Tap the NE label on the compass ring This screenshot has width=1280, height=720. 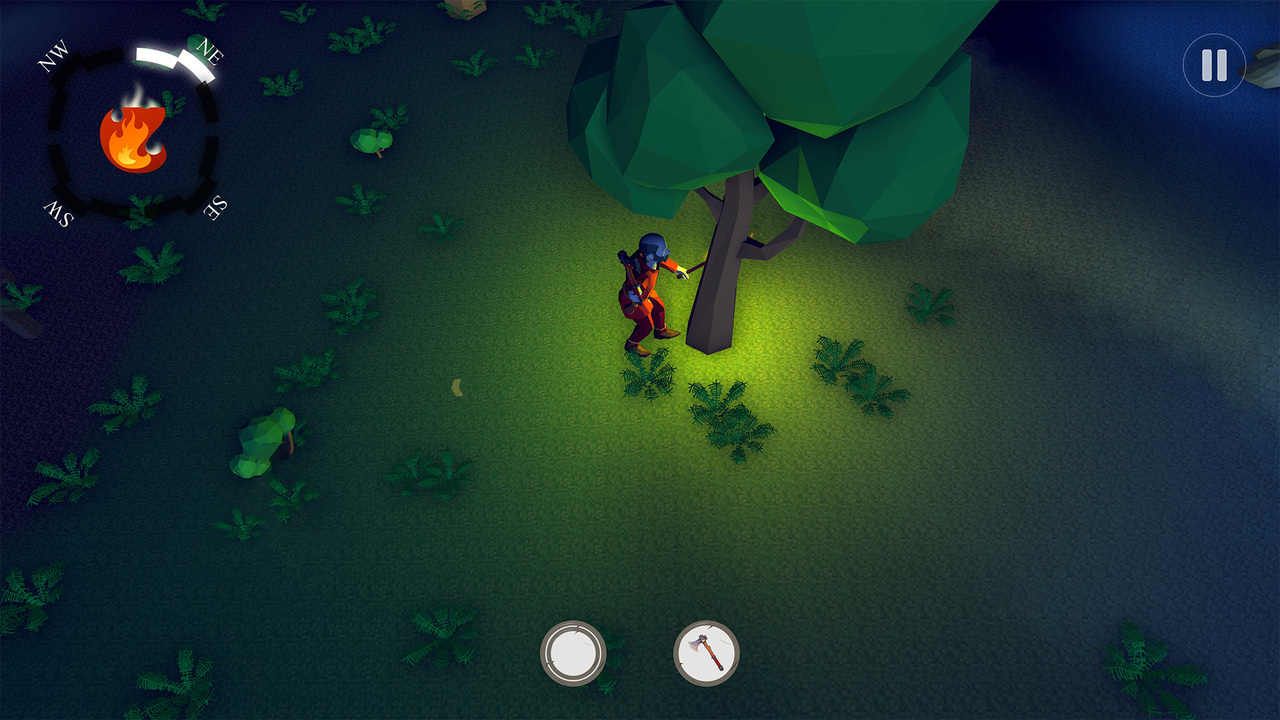[211, 49]
